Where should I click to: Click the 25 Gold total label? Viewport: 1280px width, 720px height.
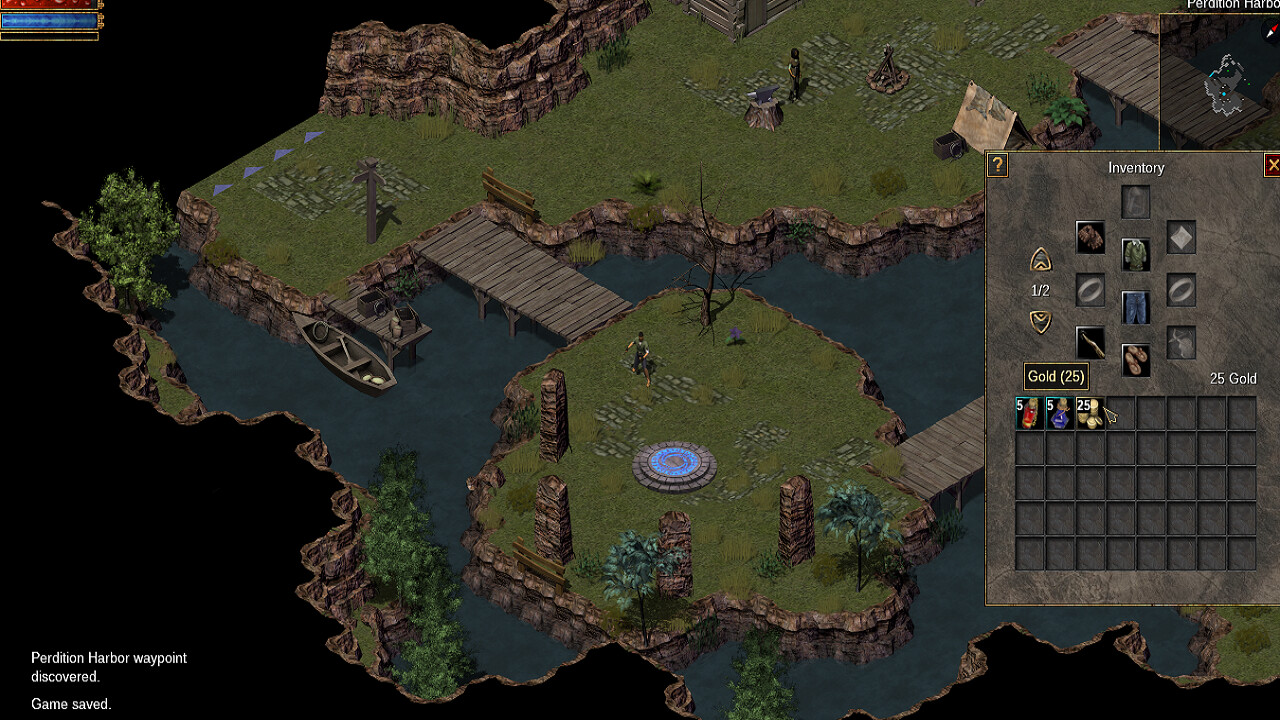(1231, 379)
